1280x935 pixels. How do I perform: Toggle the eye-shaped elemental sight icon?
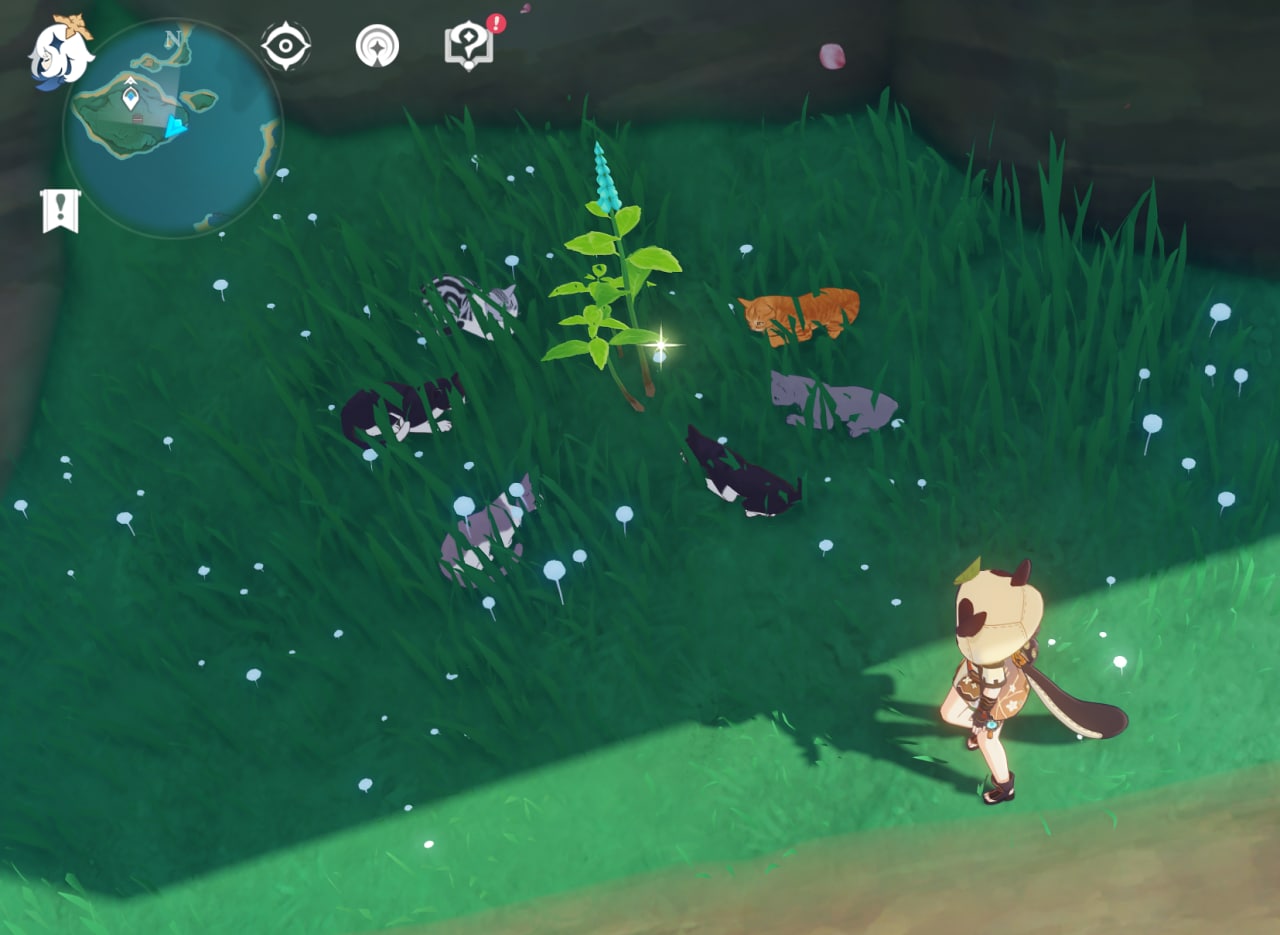(x=286, y=46)
